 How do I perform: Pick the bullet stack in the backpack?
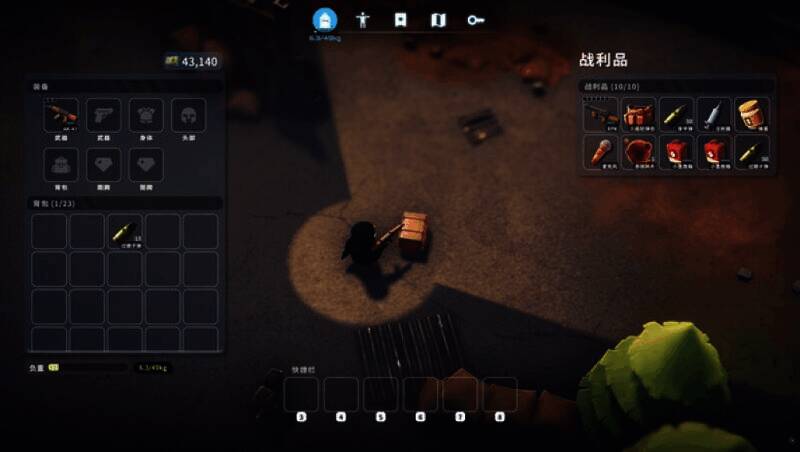point(125,231)
